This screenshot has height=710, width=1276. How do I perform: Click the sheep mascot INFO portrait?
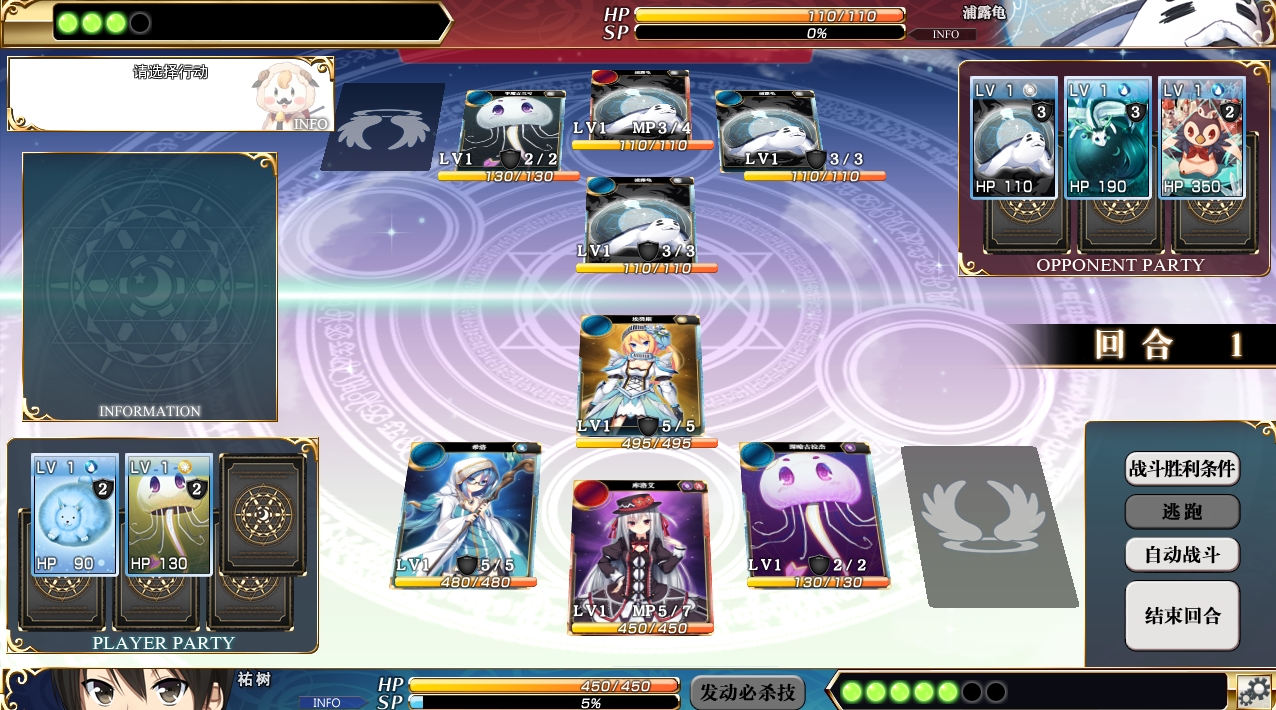pos(290,98)
